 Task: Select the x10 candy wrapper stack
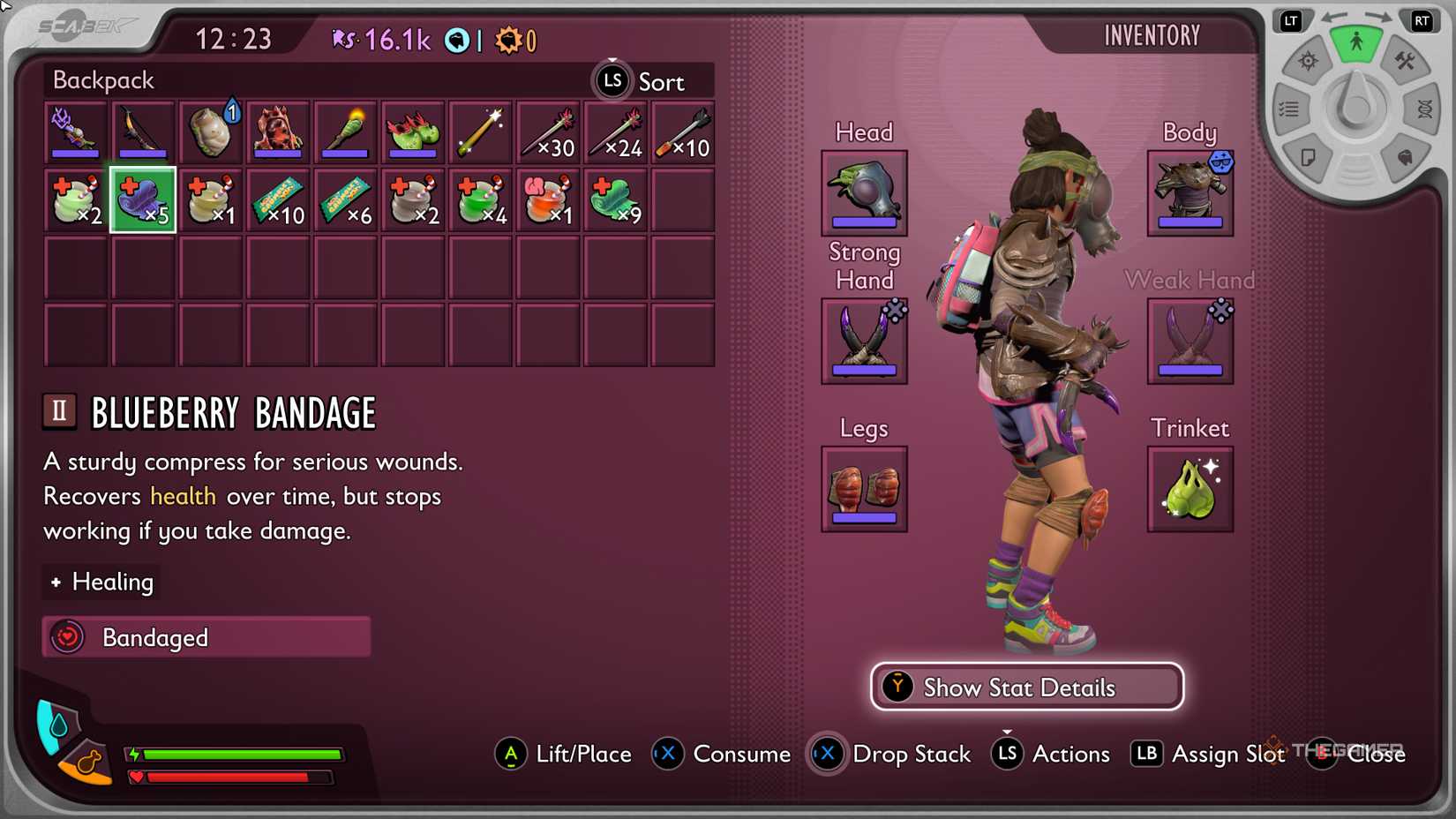278,199
